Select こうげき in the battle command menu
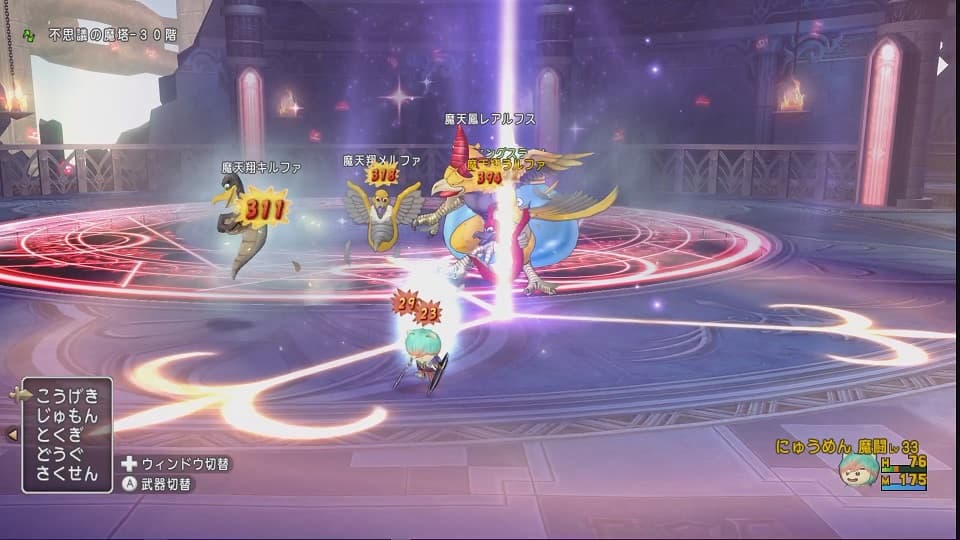Image resolution: width=960 pixels, height=540 pixels. pyautogui.click(x=67, y=394)
